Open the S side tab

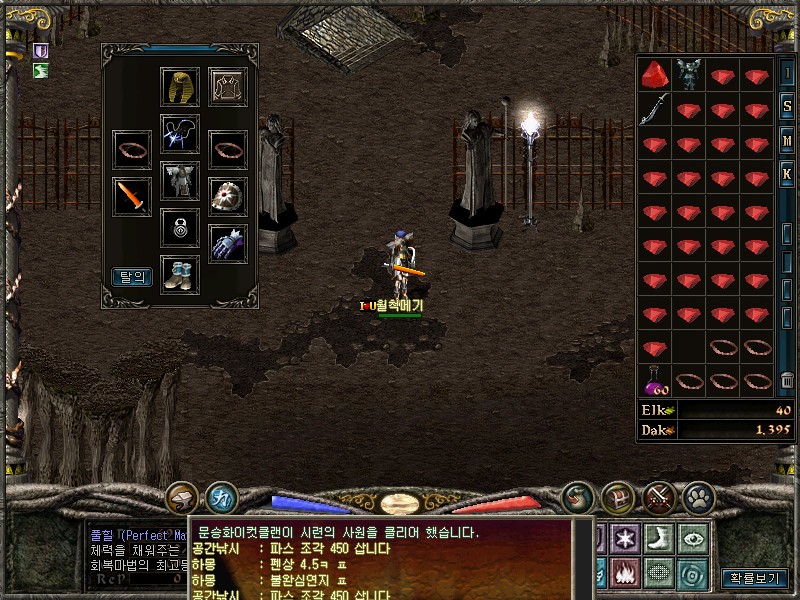pos(788,107)
